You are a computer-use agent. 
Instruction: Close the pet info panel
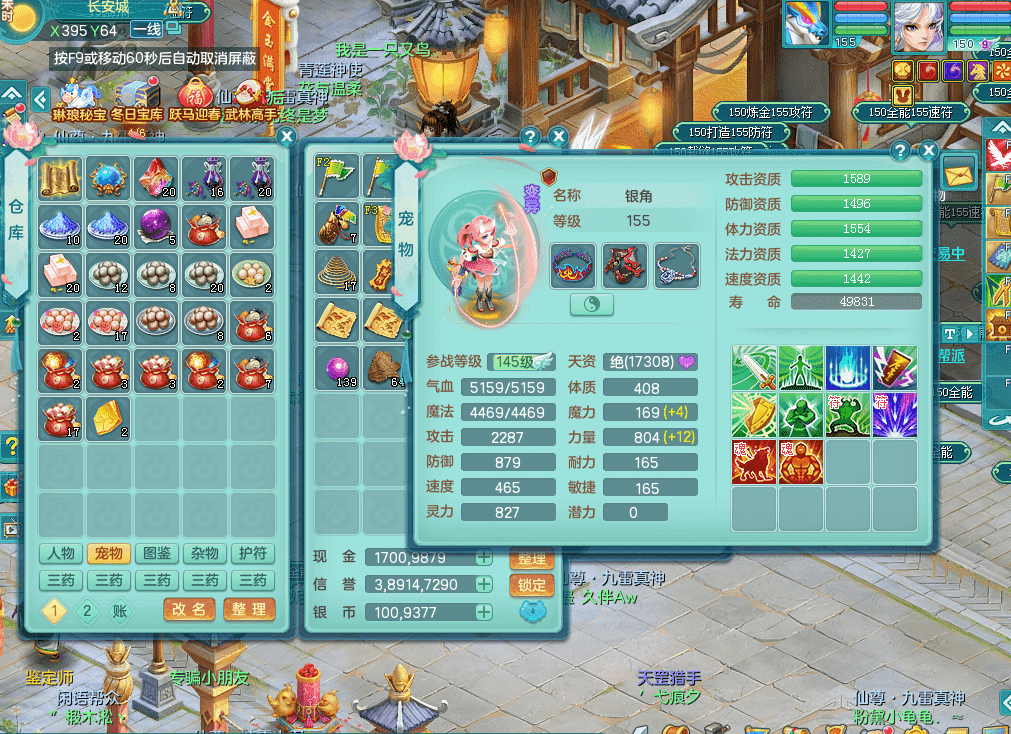click(x=929, y=151)
